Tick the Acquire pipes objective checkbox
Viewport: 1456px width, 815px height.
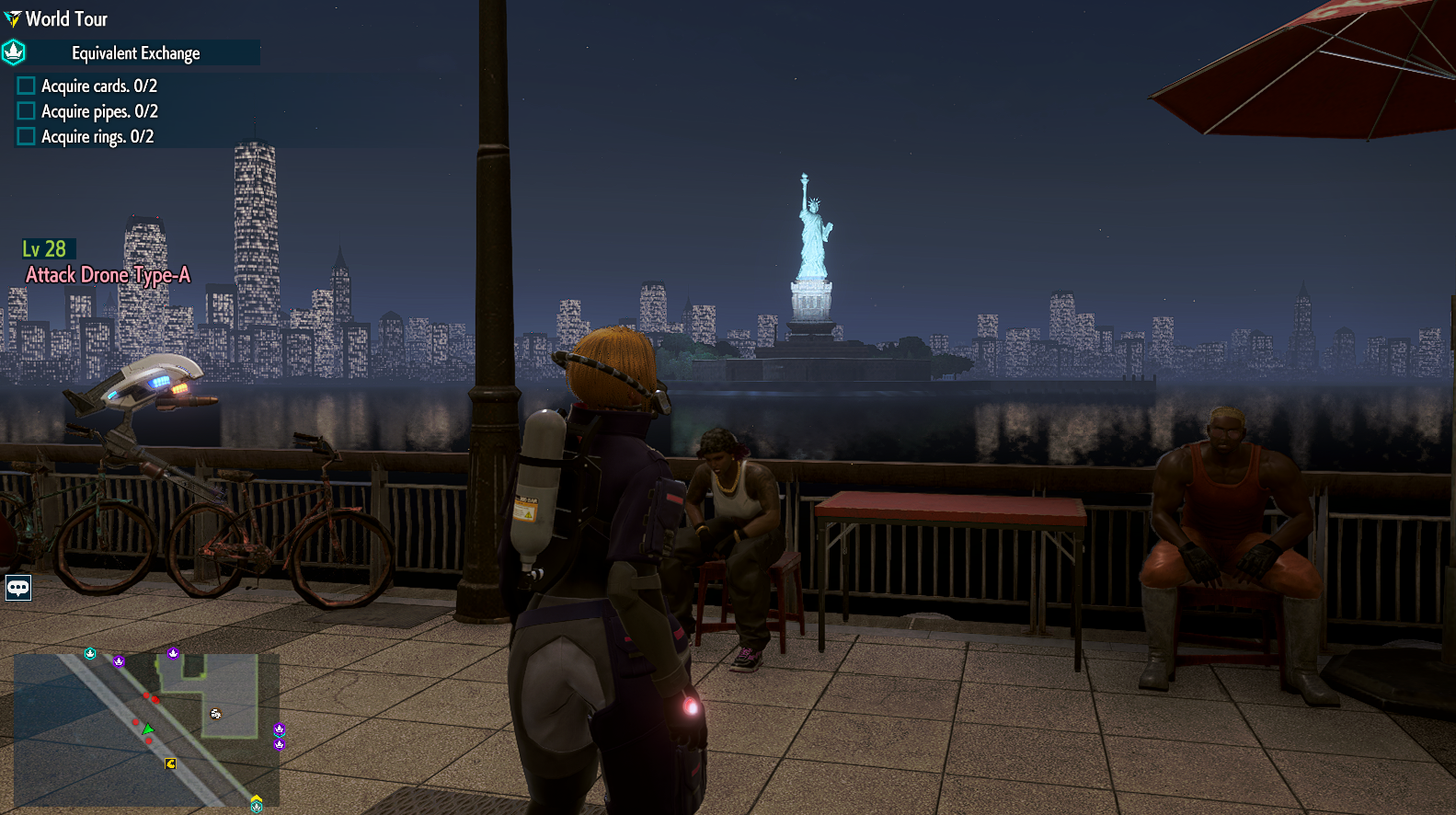(x=27, y=111)
